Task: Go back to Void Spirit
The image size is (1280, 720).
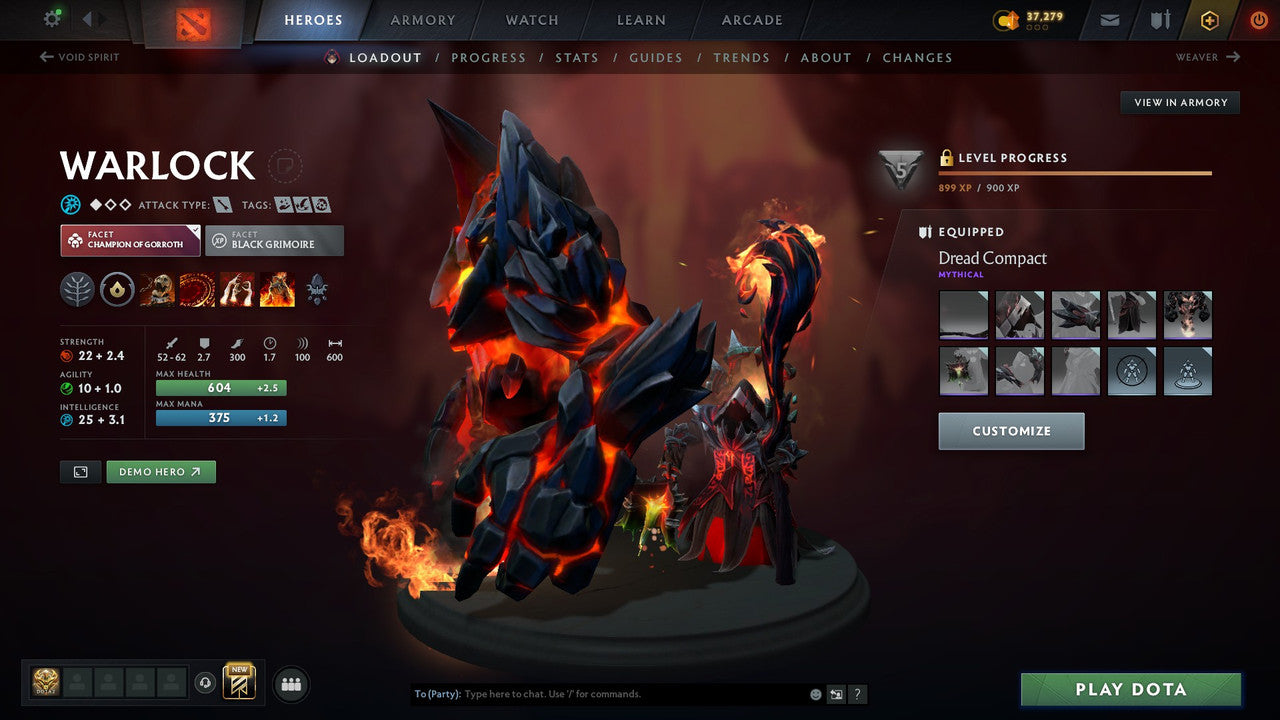Action: tap(78, 57)
